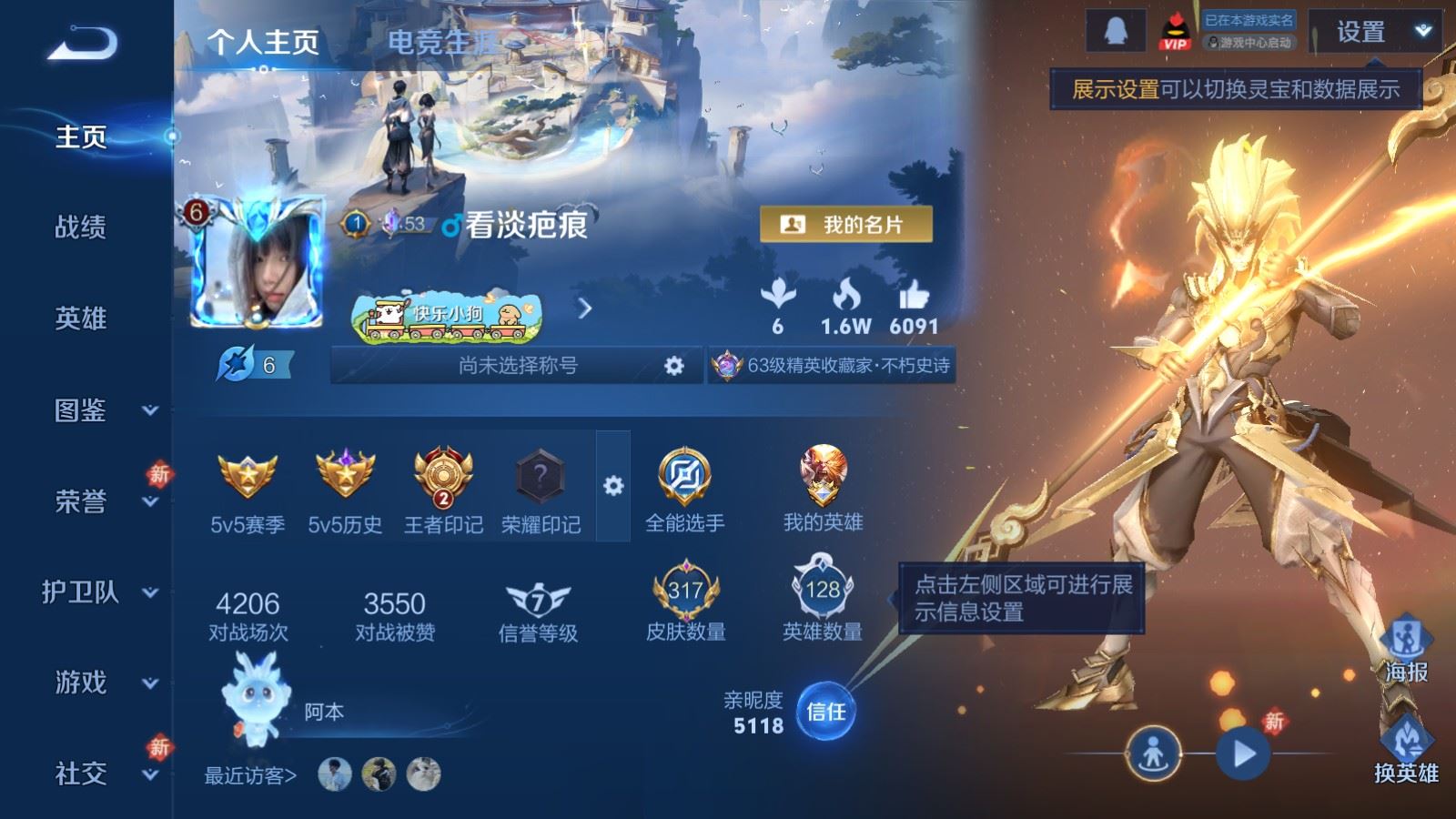This screenshot has height=819, width=1456.
Task: Switch to the 电竞生涯 tab
Action: click(x=443, y=42)
